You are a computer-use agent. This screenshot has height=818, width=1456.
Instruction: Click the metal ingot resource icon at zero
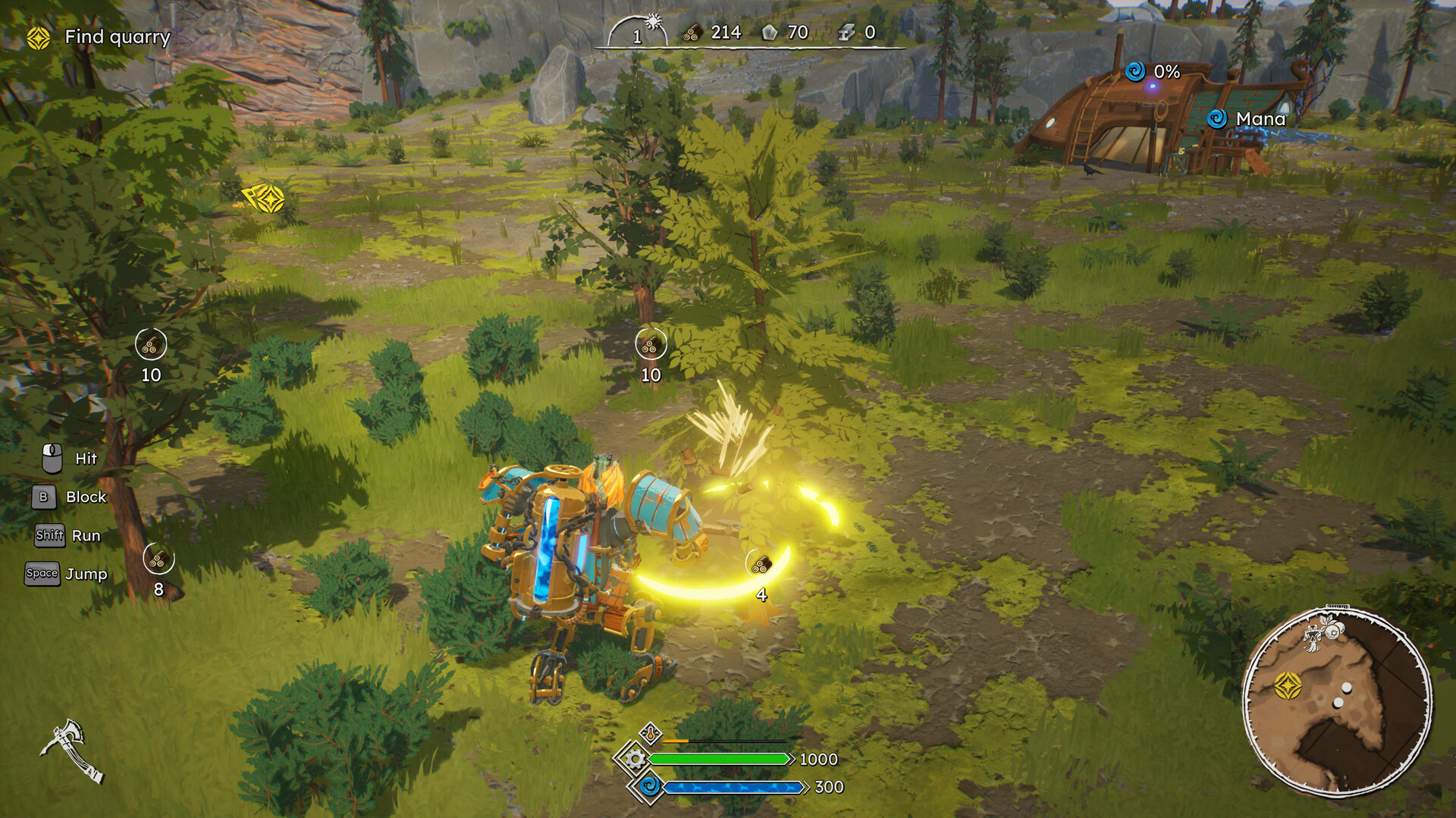click(848, 33)
